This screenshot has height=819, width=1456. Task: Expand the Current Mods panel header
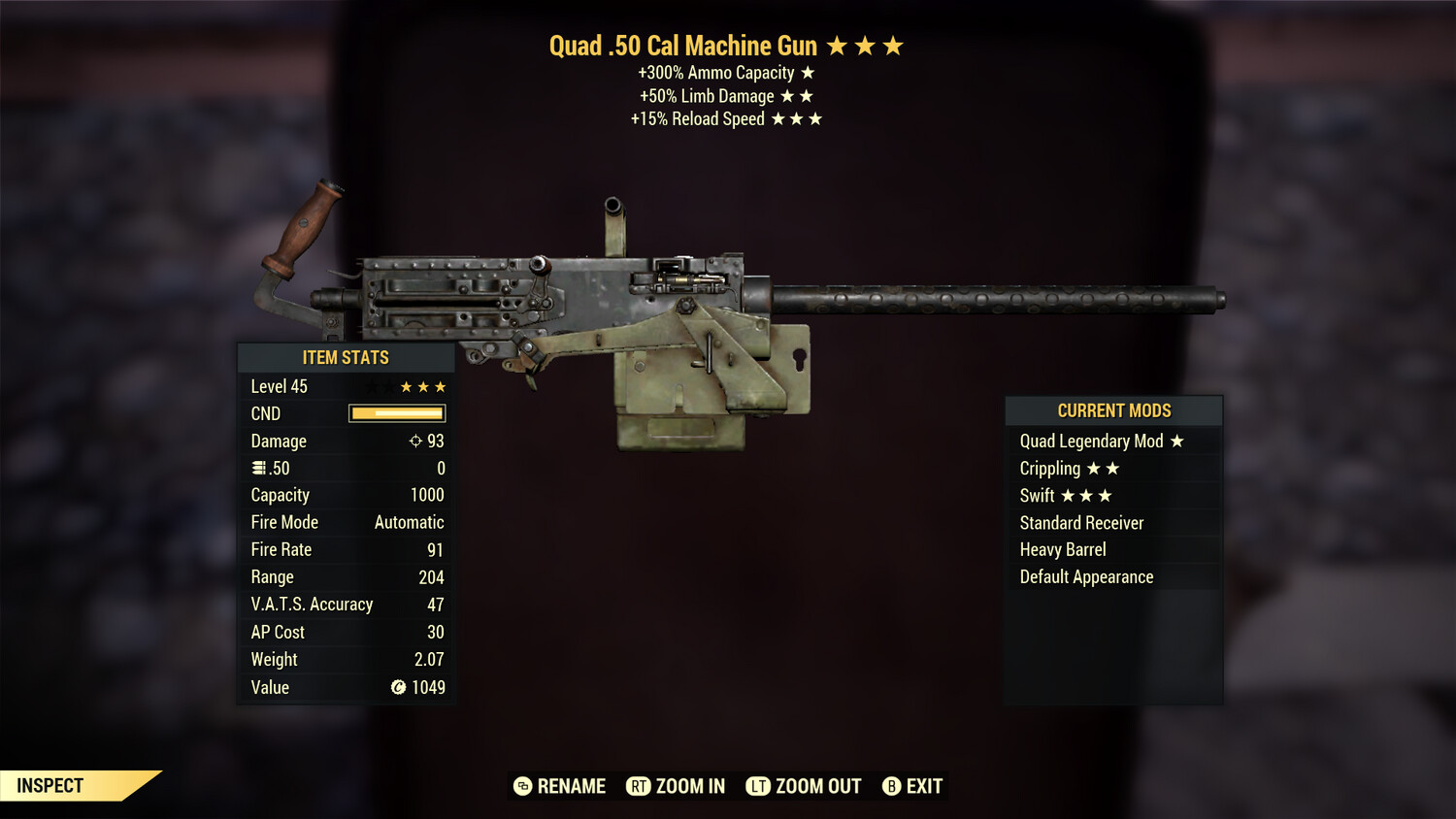click(x=1113, y=410)
